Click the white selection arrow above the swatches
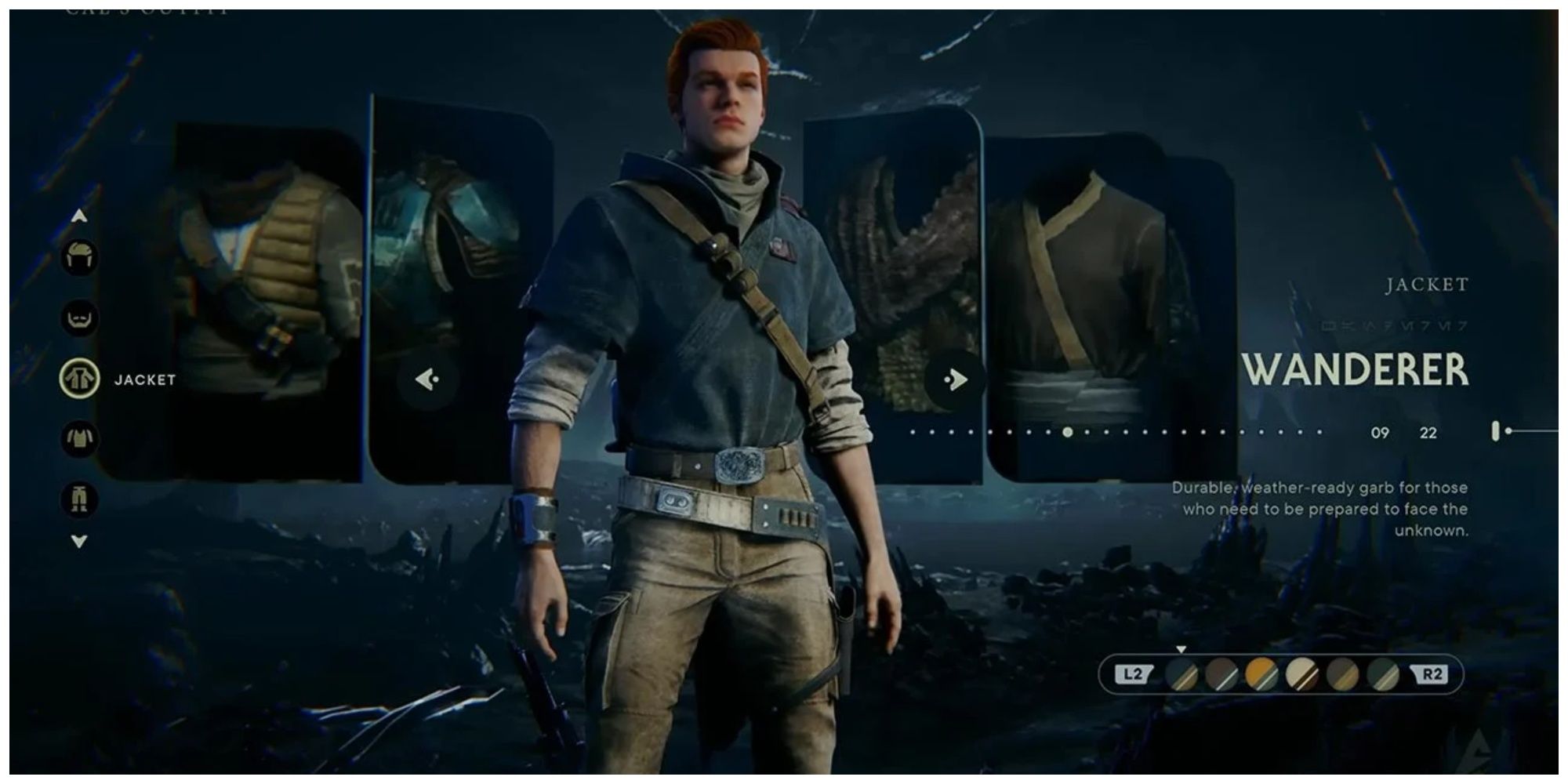Viewport: 1568px width, 784px height. pyautogui.click(x=1181, y=649)
